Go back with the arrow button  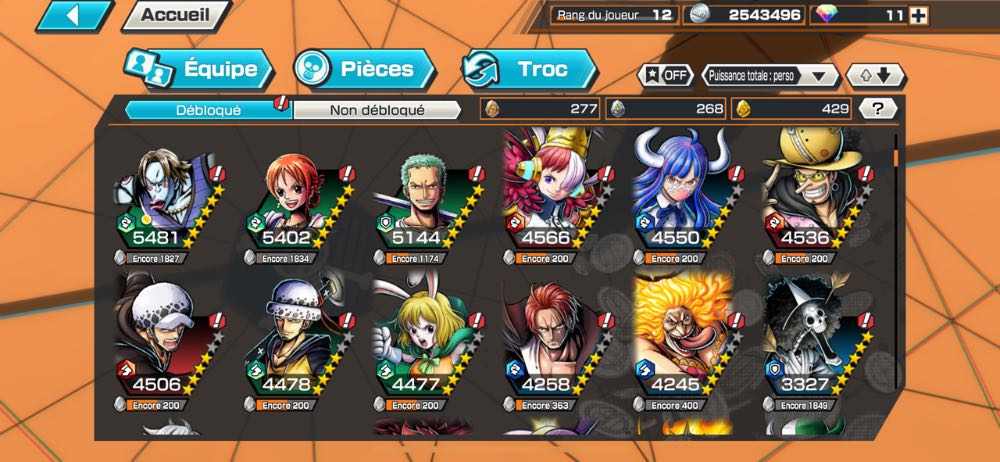[74, 15]
